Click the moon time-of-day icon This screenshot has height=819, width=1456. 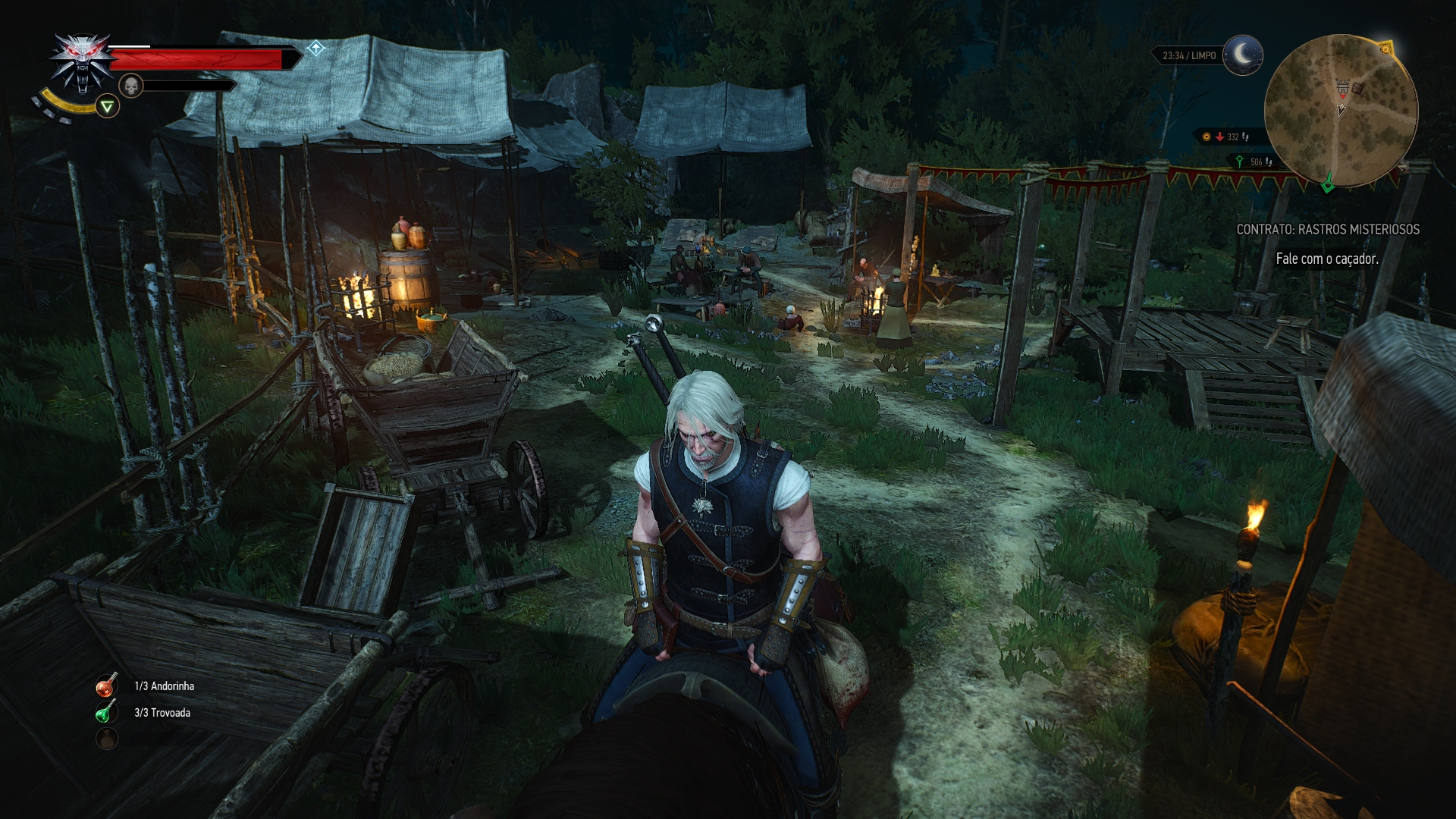1243,55
